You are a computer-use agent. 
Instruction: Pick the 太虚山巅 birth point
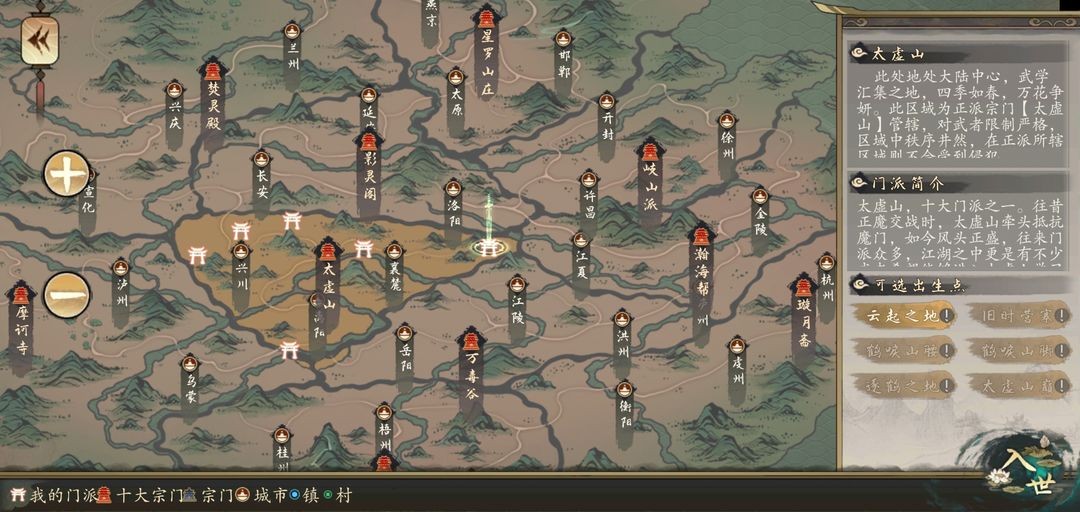[x=1017, y=385]
